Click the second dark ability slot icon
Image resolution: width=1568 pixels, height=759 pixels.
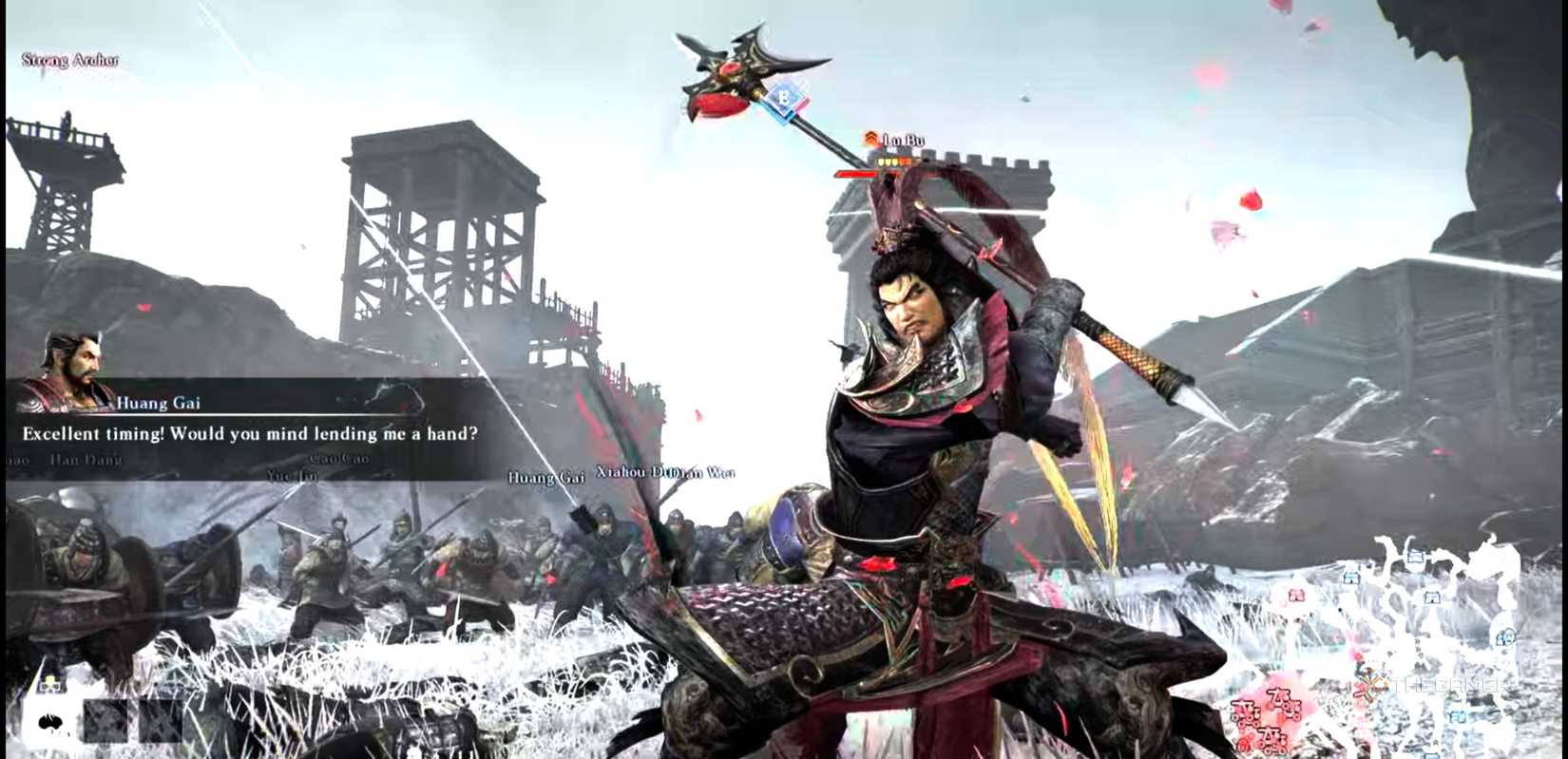click(160, 721)
